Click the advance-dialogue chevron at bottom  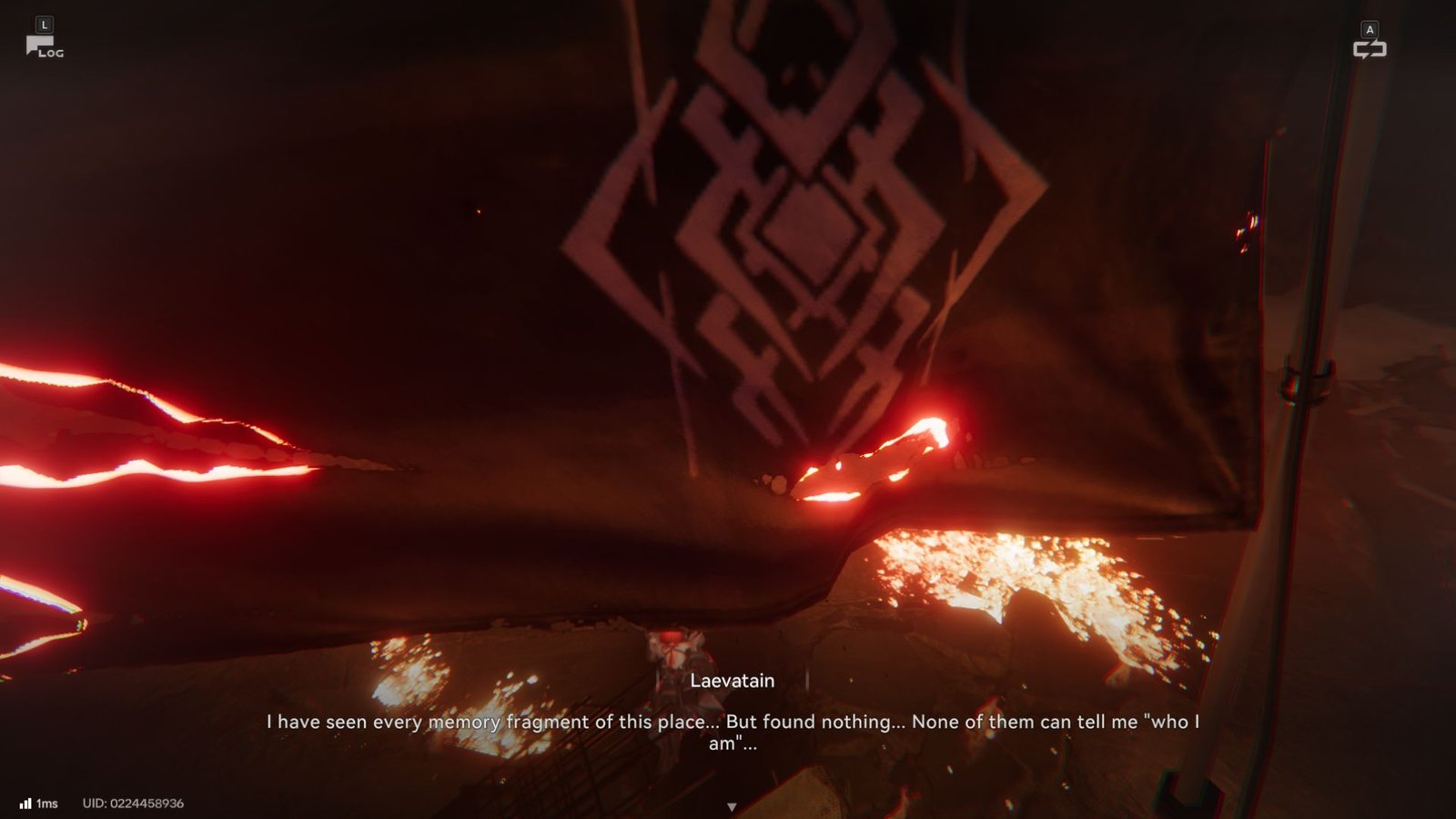click(732, 804)
